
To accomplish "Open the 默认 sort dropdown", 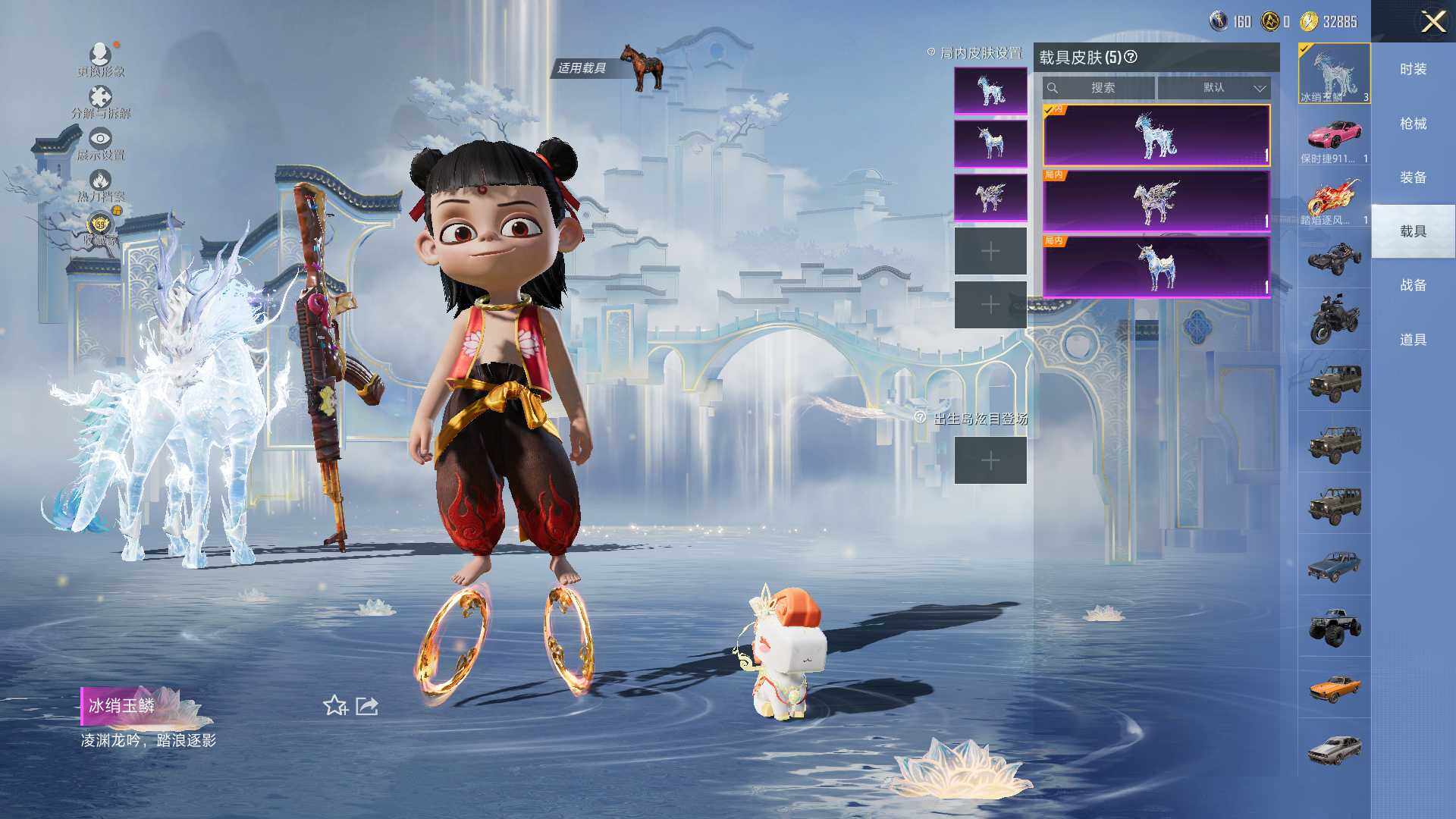I will (1214, 88).
